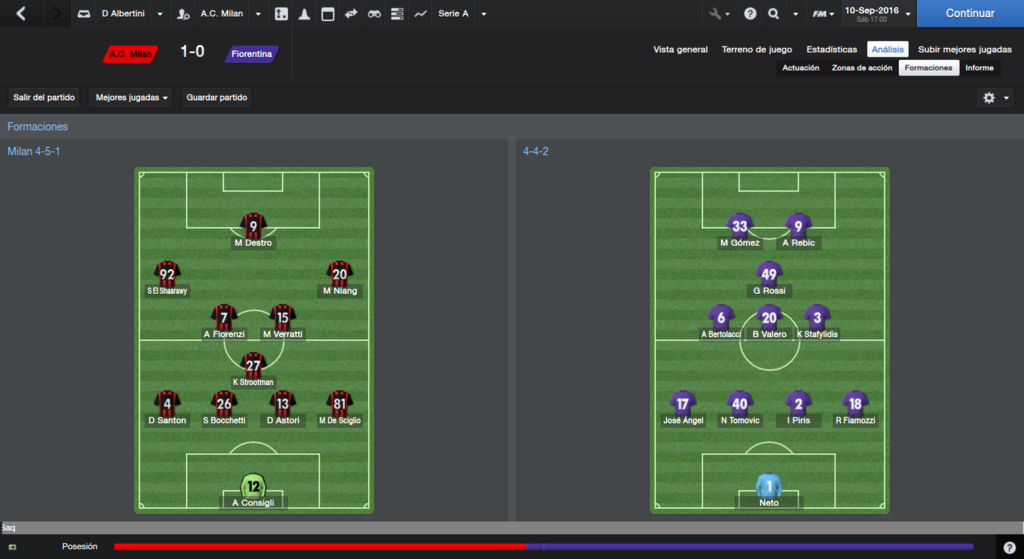Click the Continuar button
Image resolution: width=1024 pixels, height=559 pixels.
[x=969, y=14]
